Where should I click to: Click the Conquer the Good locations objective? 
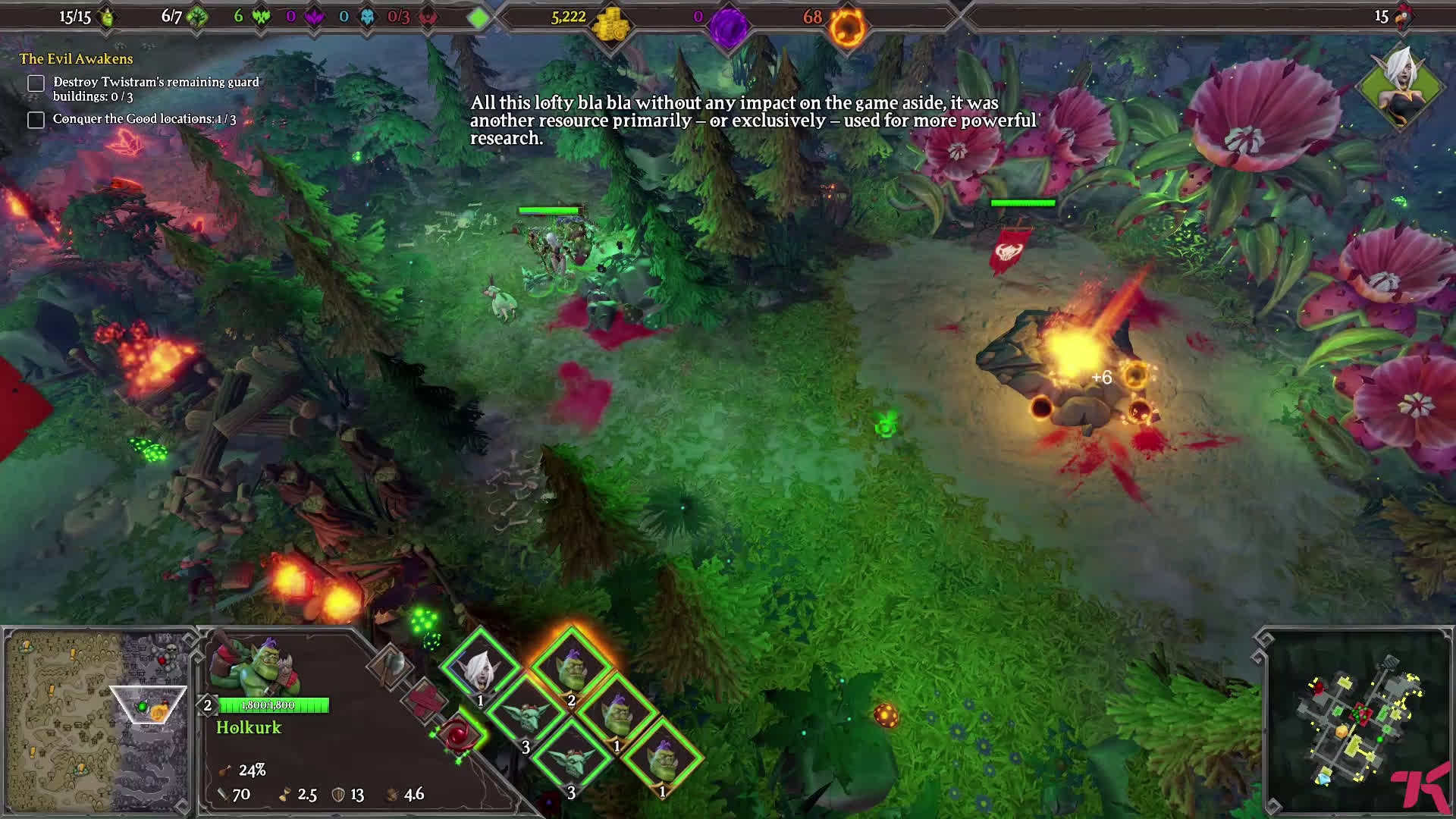pyautogui.click(x=144, y=119)
